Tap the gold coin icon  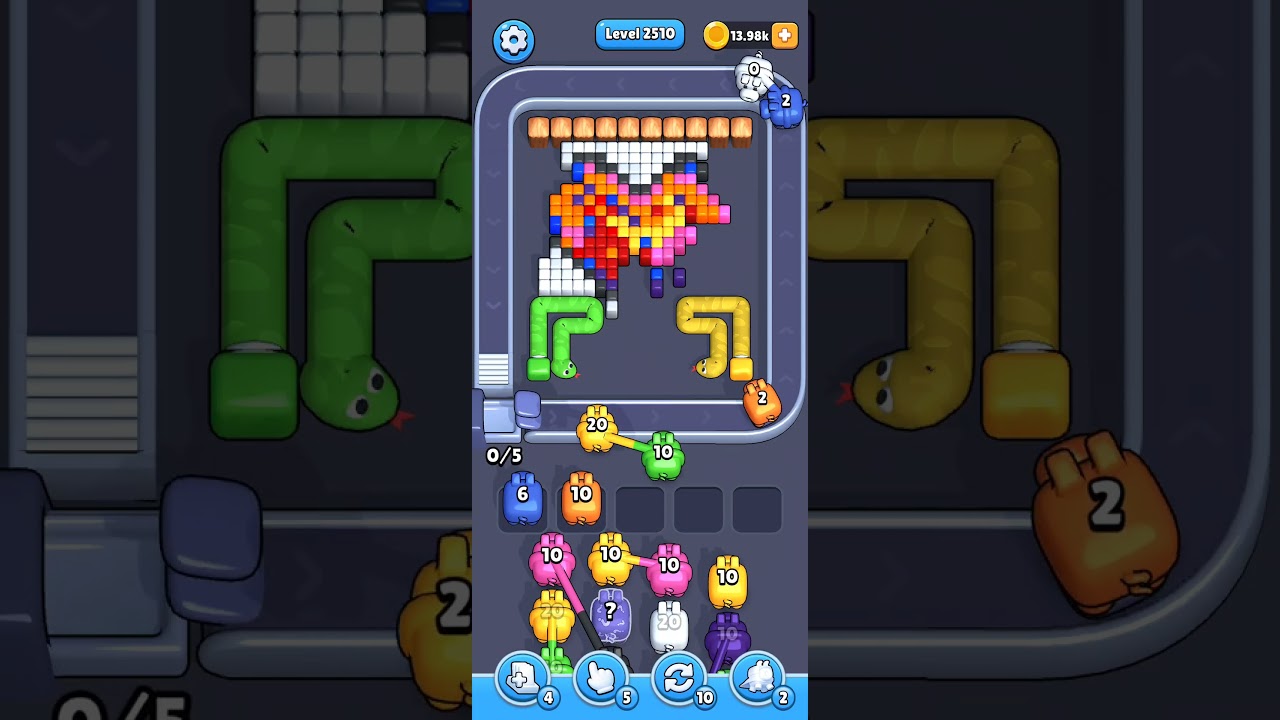716,33
